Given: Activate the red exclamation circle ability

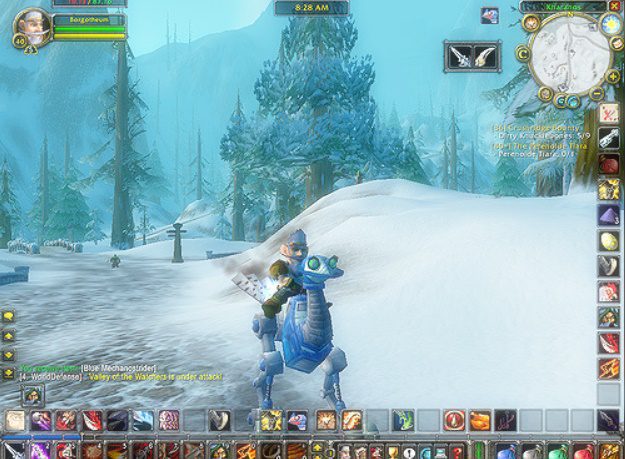Looking at the screenshot, I should [454, 420].
